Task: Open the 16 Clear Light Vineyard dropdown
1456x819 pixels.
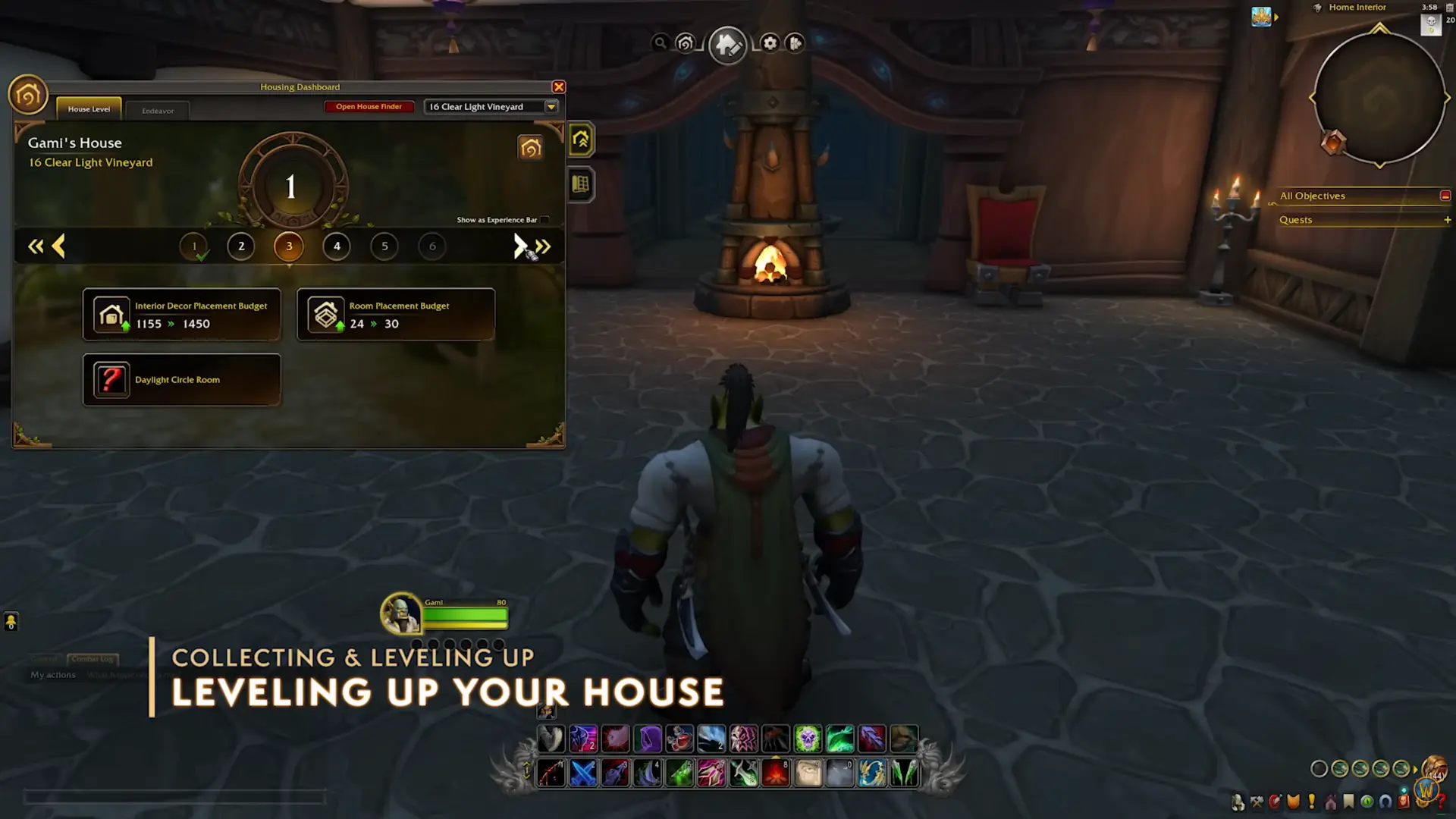Action: click(x=551, y=107)
